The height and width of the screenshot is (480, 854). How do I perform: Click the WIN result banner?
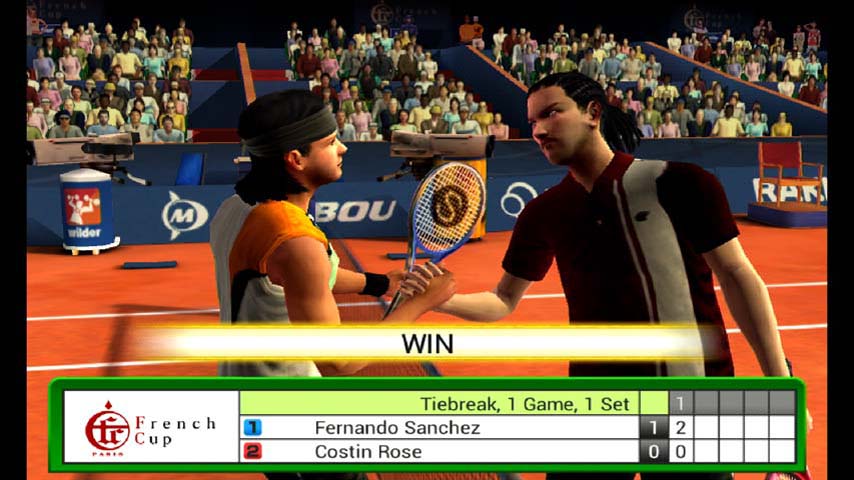[427, 344]
